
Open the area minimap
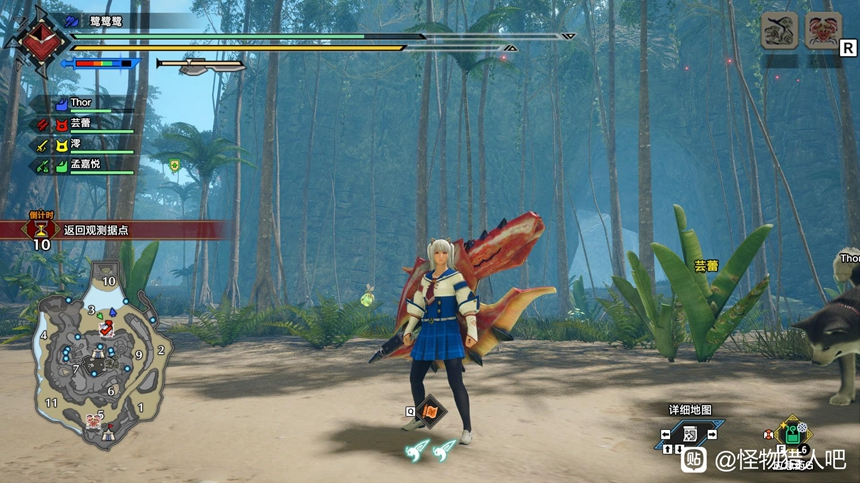pyautogui.click(x=100, y=350)
